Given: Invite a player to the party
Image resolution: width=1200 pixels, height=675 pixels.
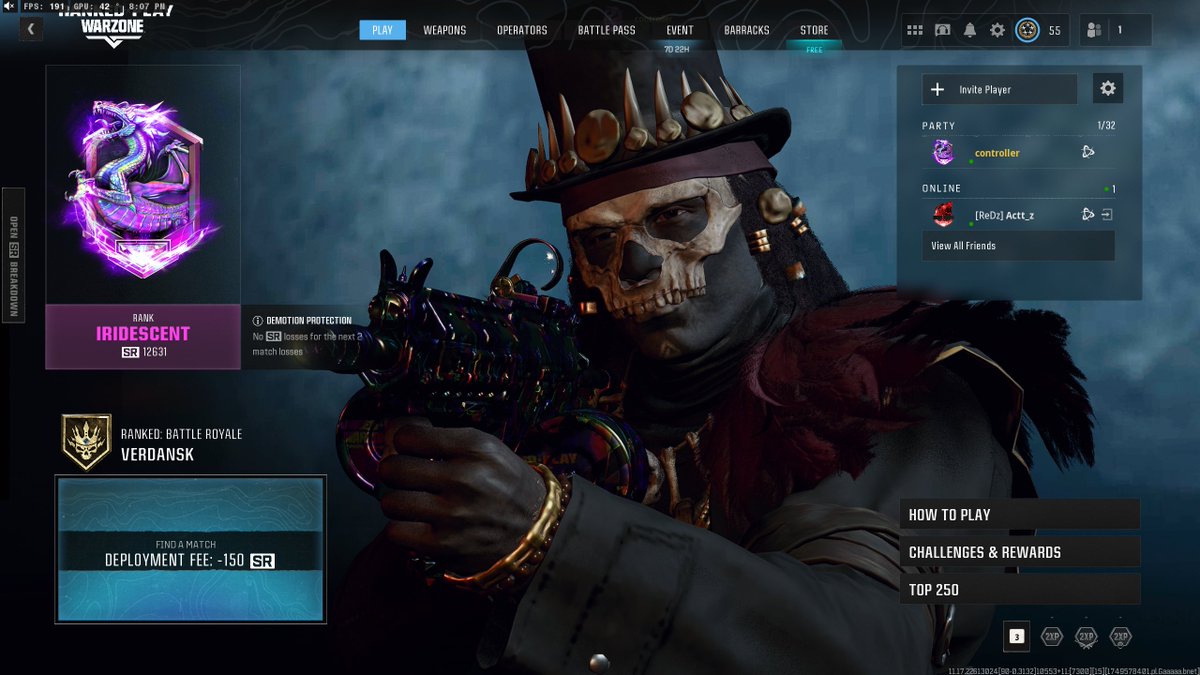Looking at the screenshot, I should point(999,89).
